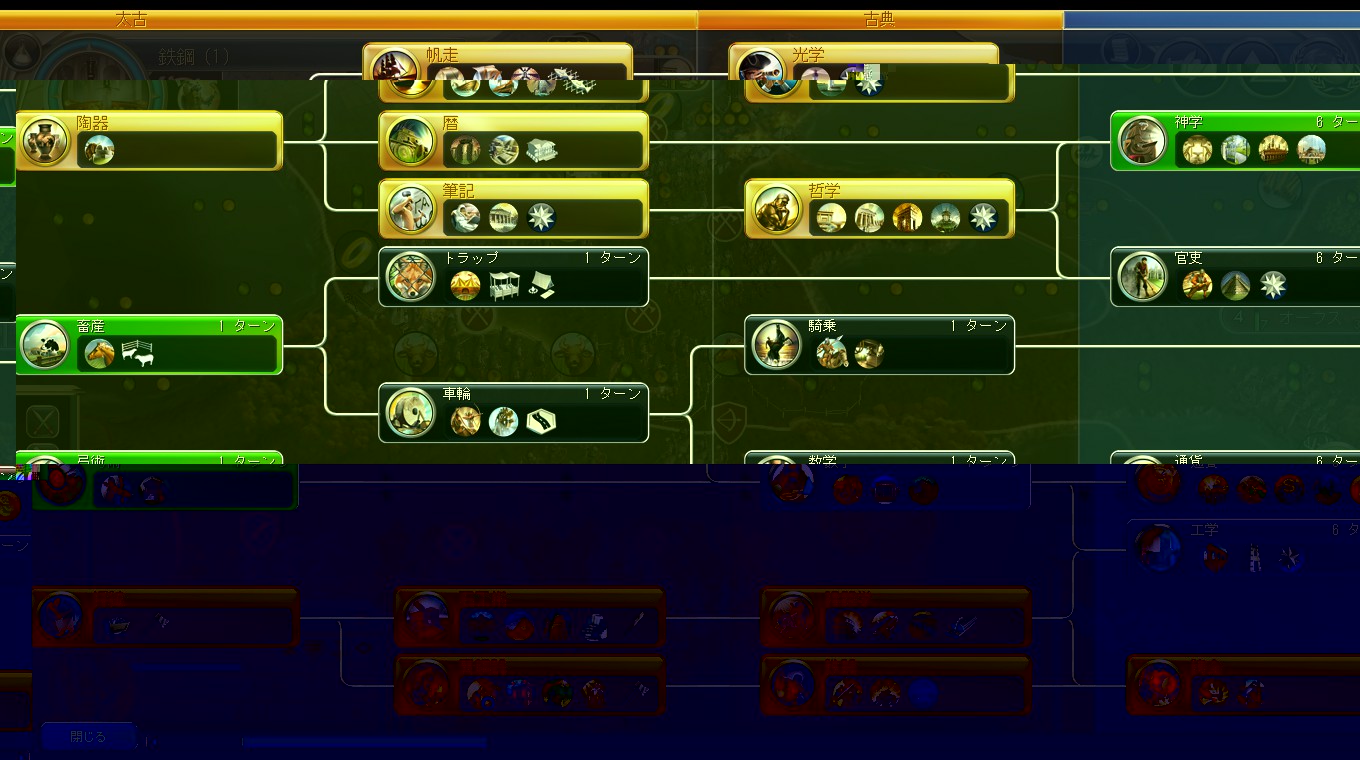
Task: Select the 哲学 (Philosophy) technology node
Action: tap(880, 208)
